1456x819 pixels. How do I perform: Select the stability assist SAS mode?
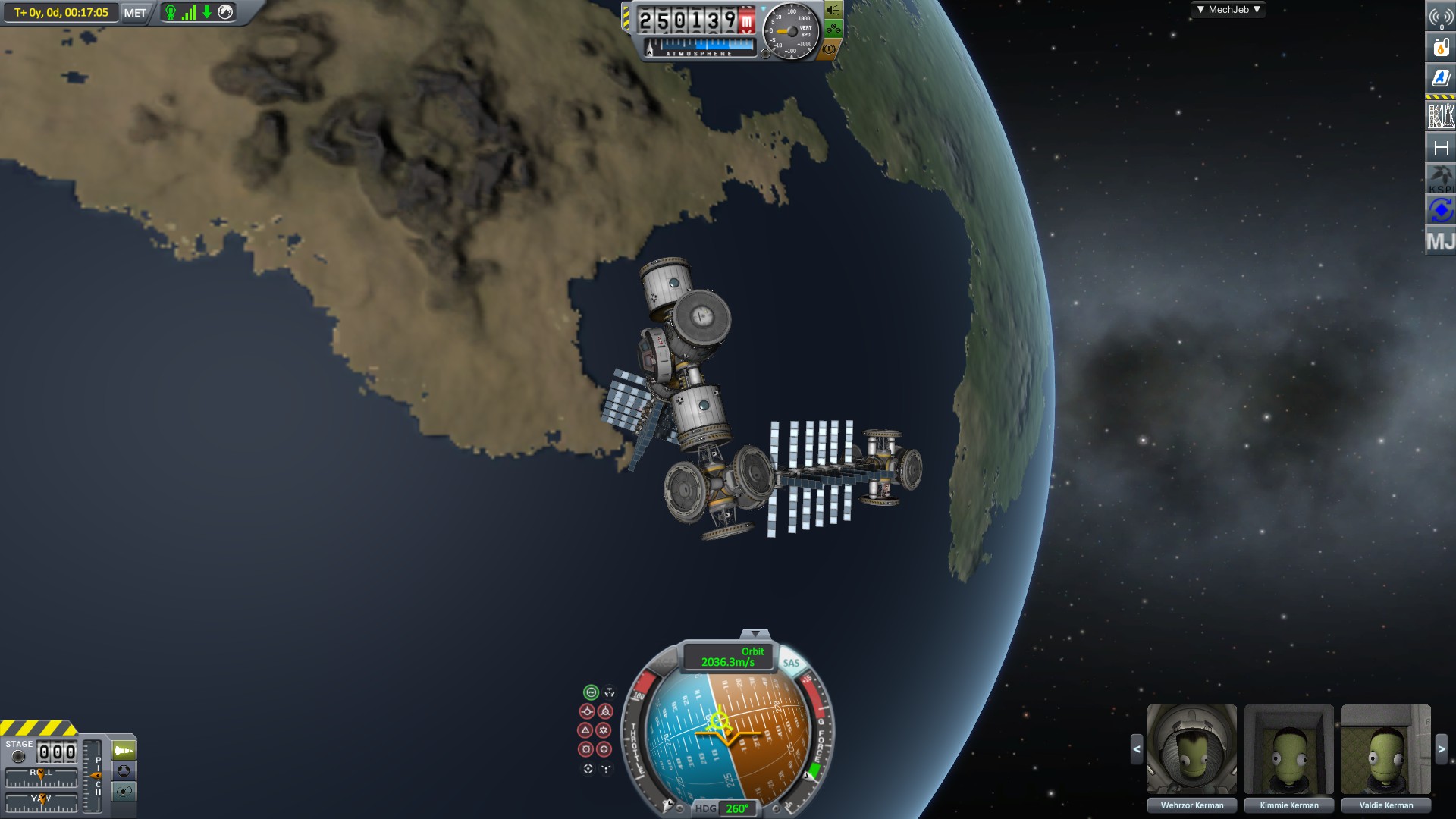(591, 692)
